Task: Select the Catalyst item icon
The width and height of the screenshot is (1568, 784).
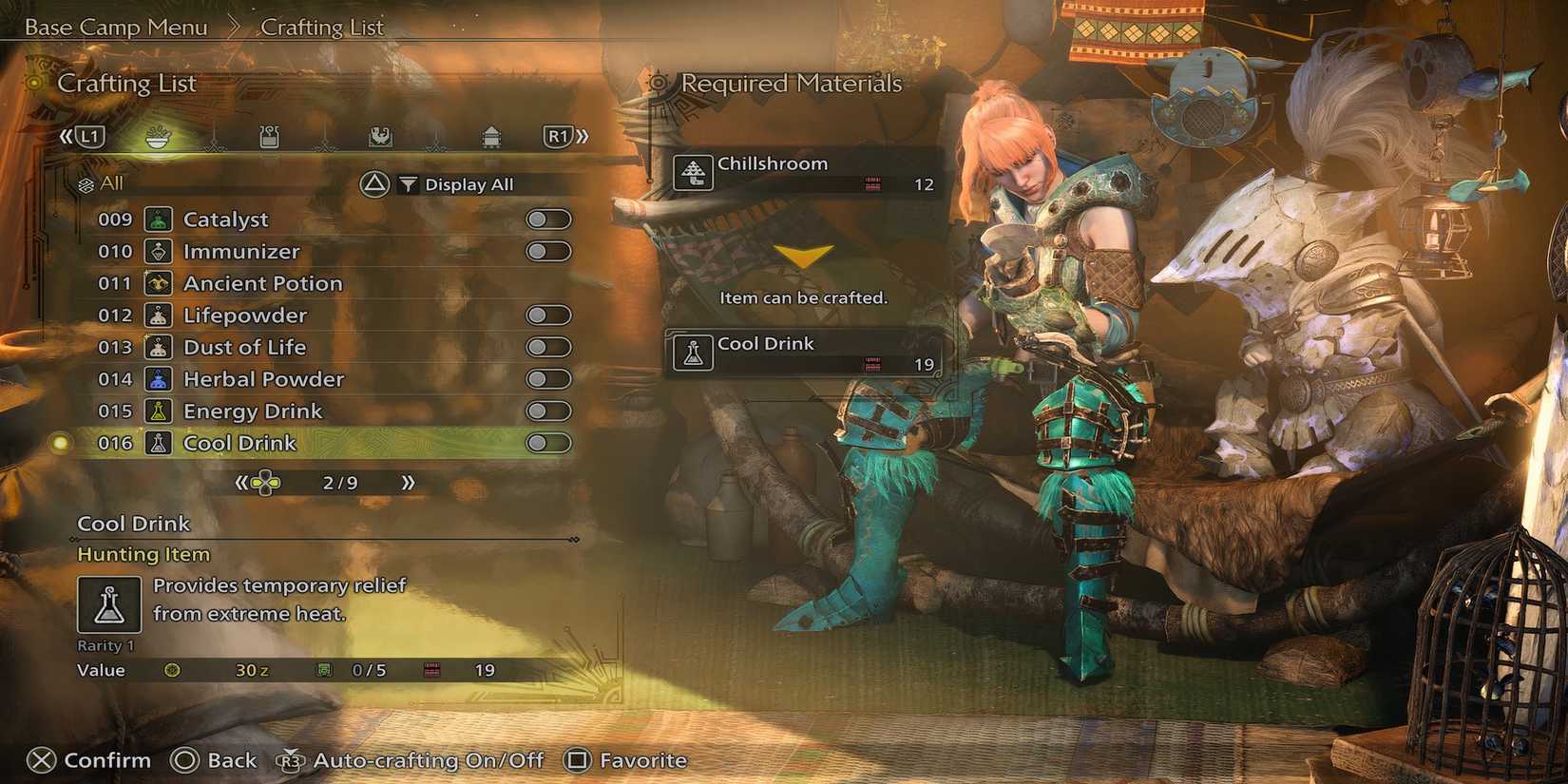Action: coord(157,220)
